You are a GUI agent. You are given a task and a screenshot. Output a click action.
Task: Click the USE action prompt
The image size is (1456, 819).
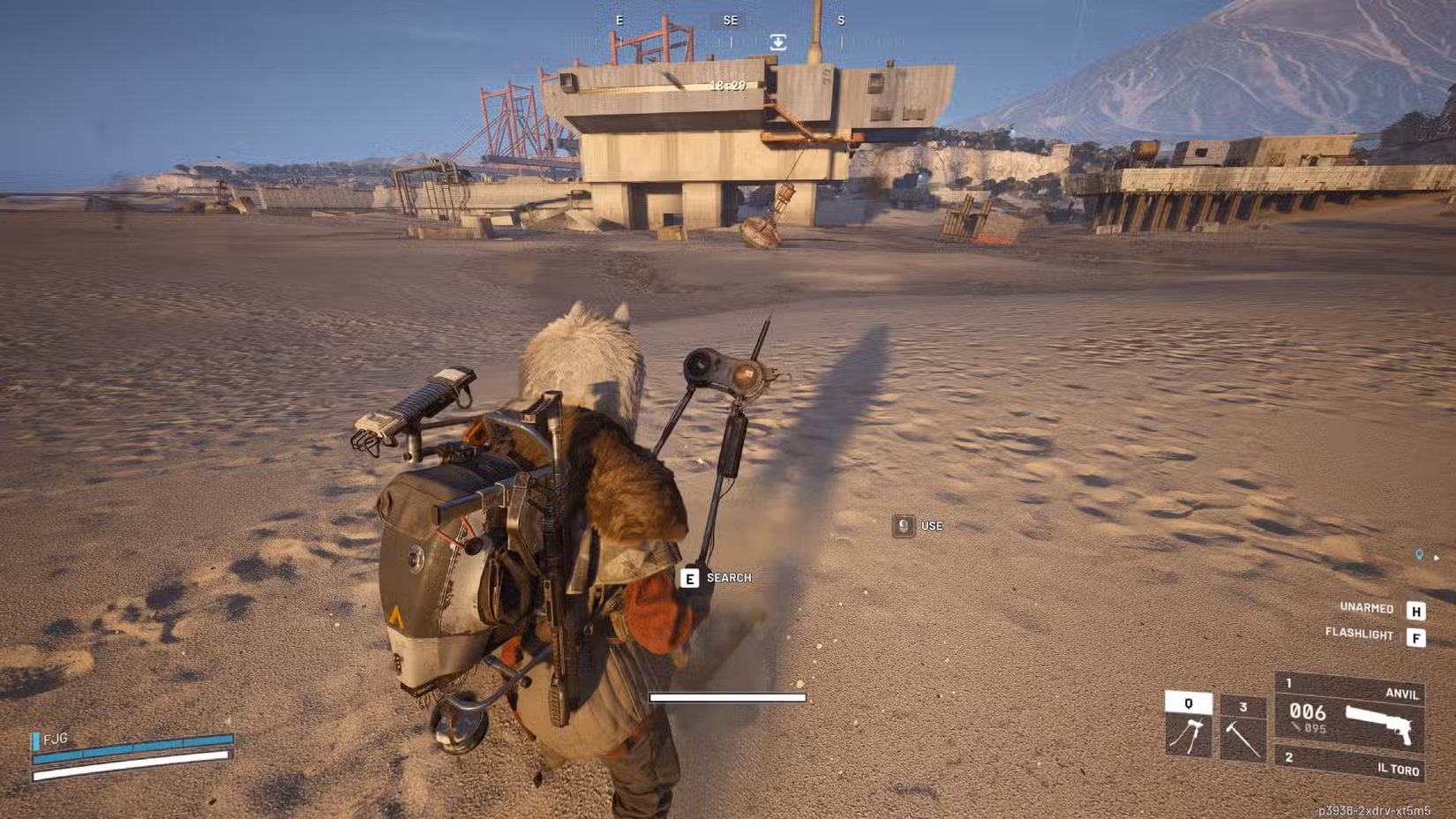tap(931, 525)
